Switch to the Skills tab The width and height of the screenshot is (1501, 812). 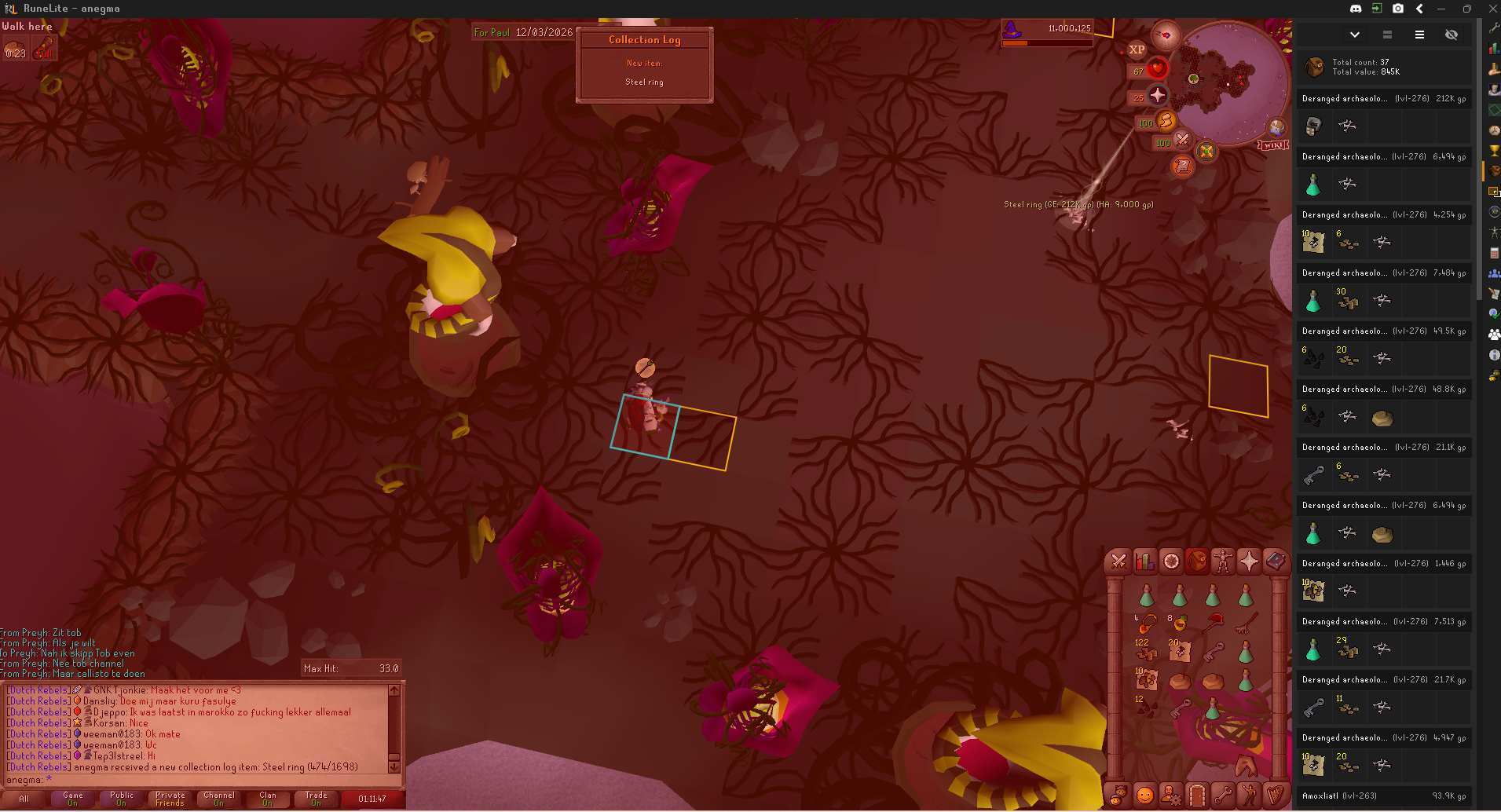click(1144, 561)
